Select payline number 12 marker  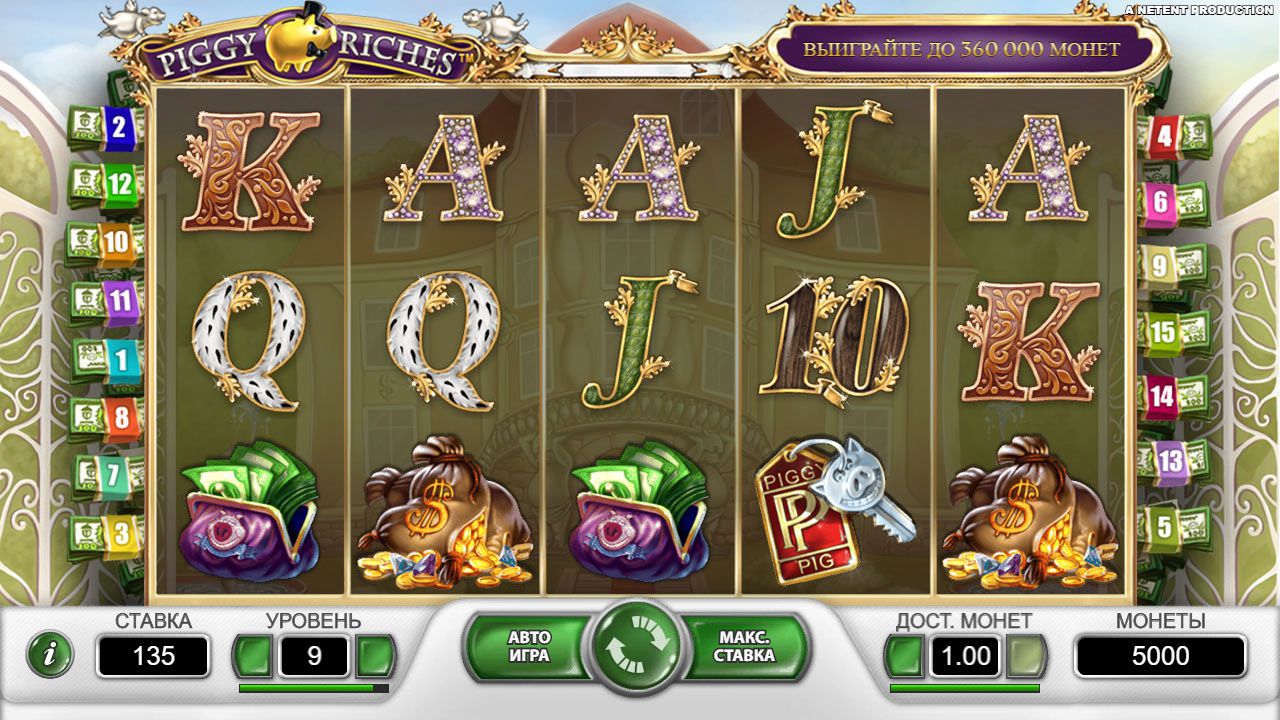pos(118,184)
